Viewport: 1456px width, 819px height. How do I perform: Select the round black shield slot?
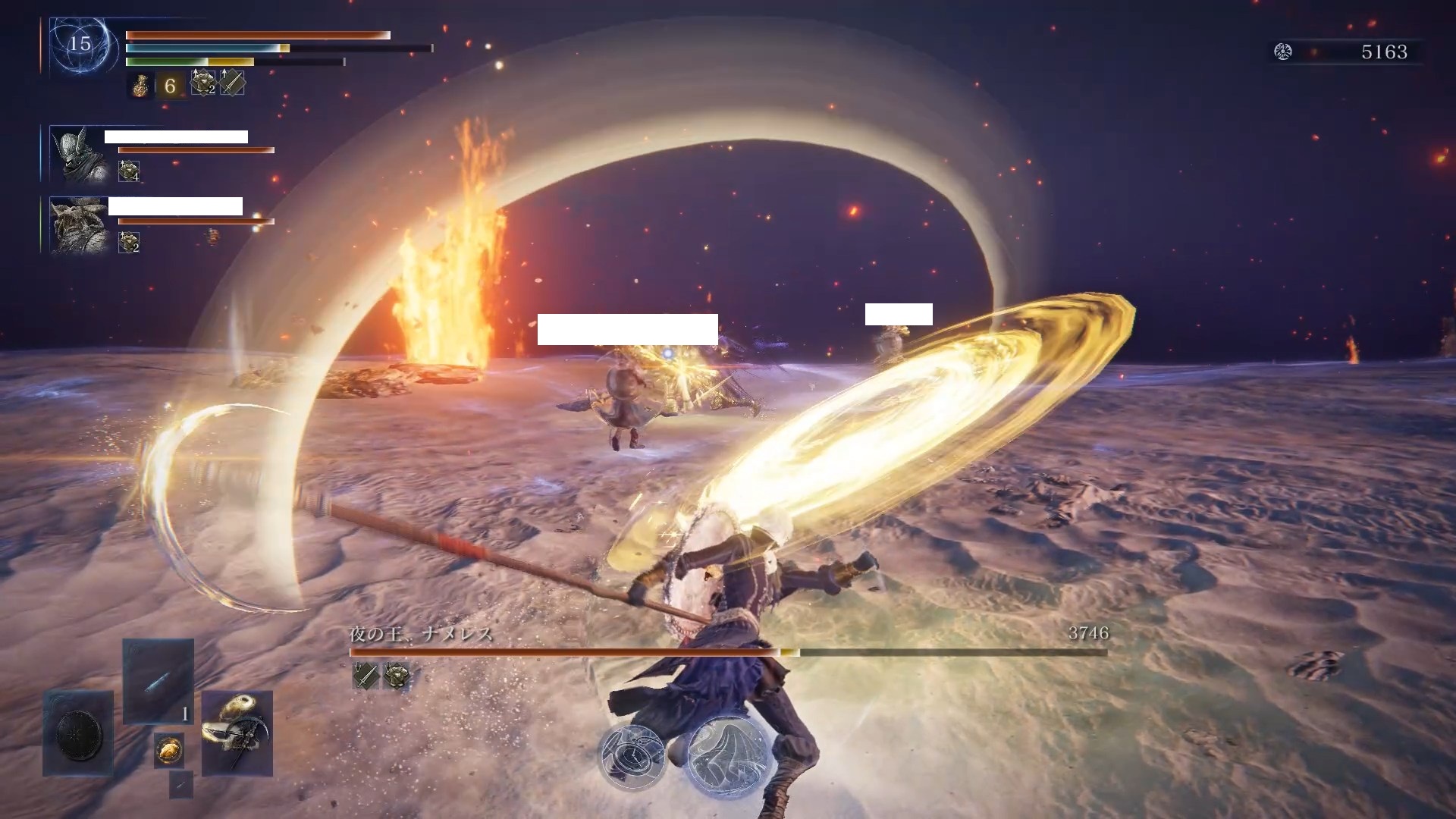(79, 733)
